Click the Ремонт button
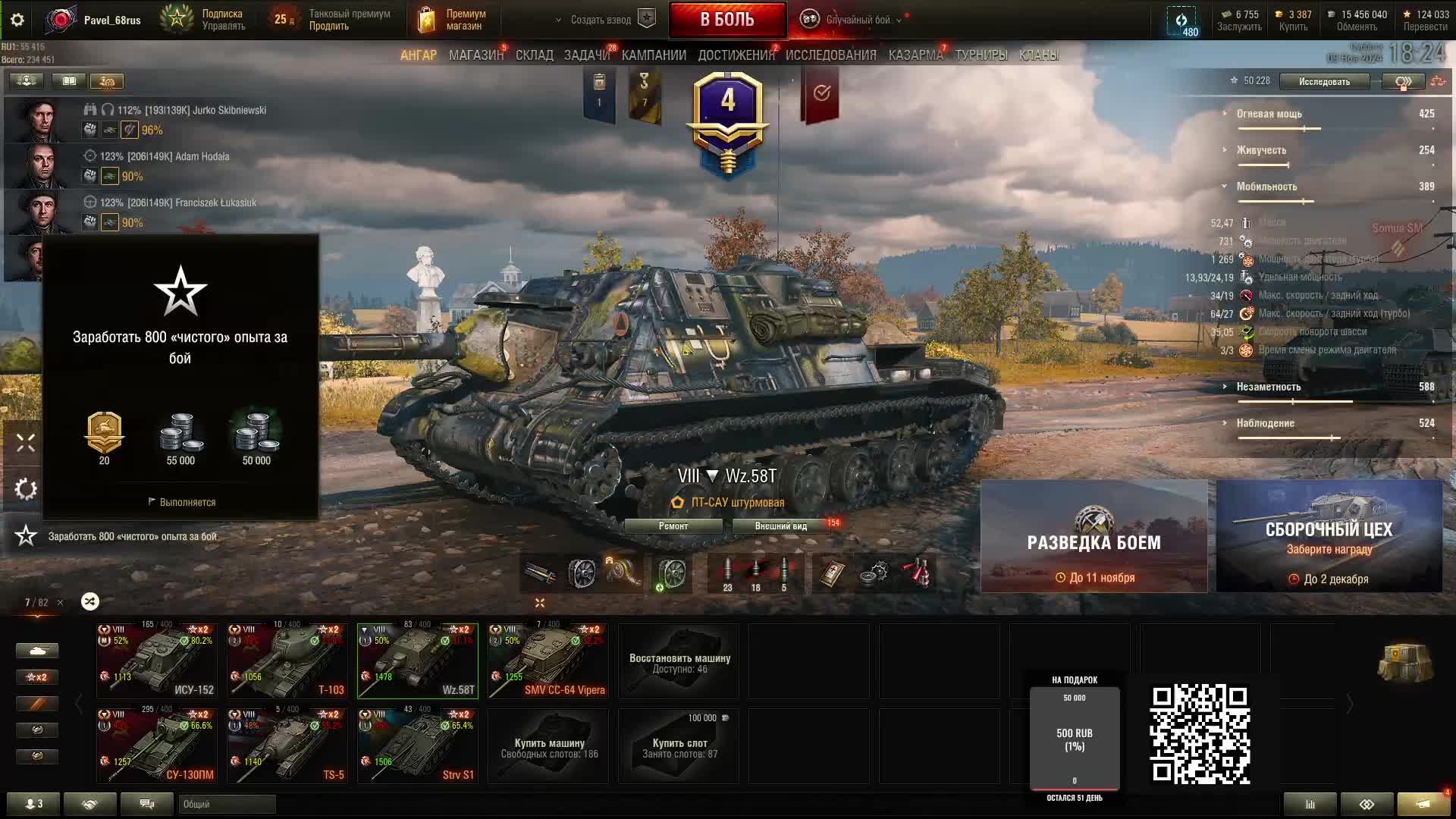 (673, 526)
